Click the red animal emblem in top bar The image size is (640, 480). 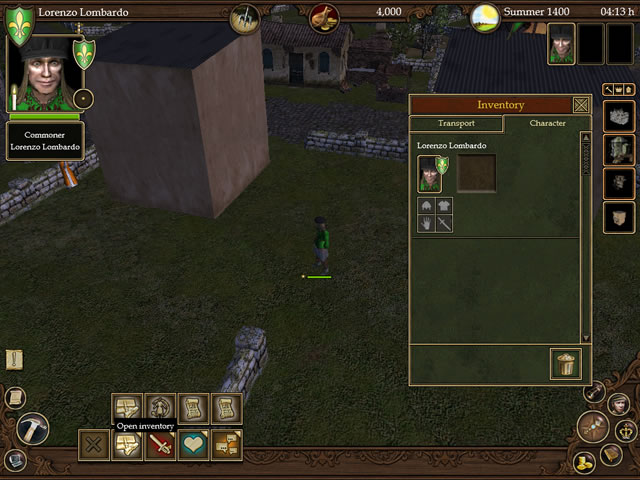(324, 16)
